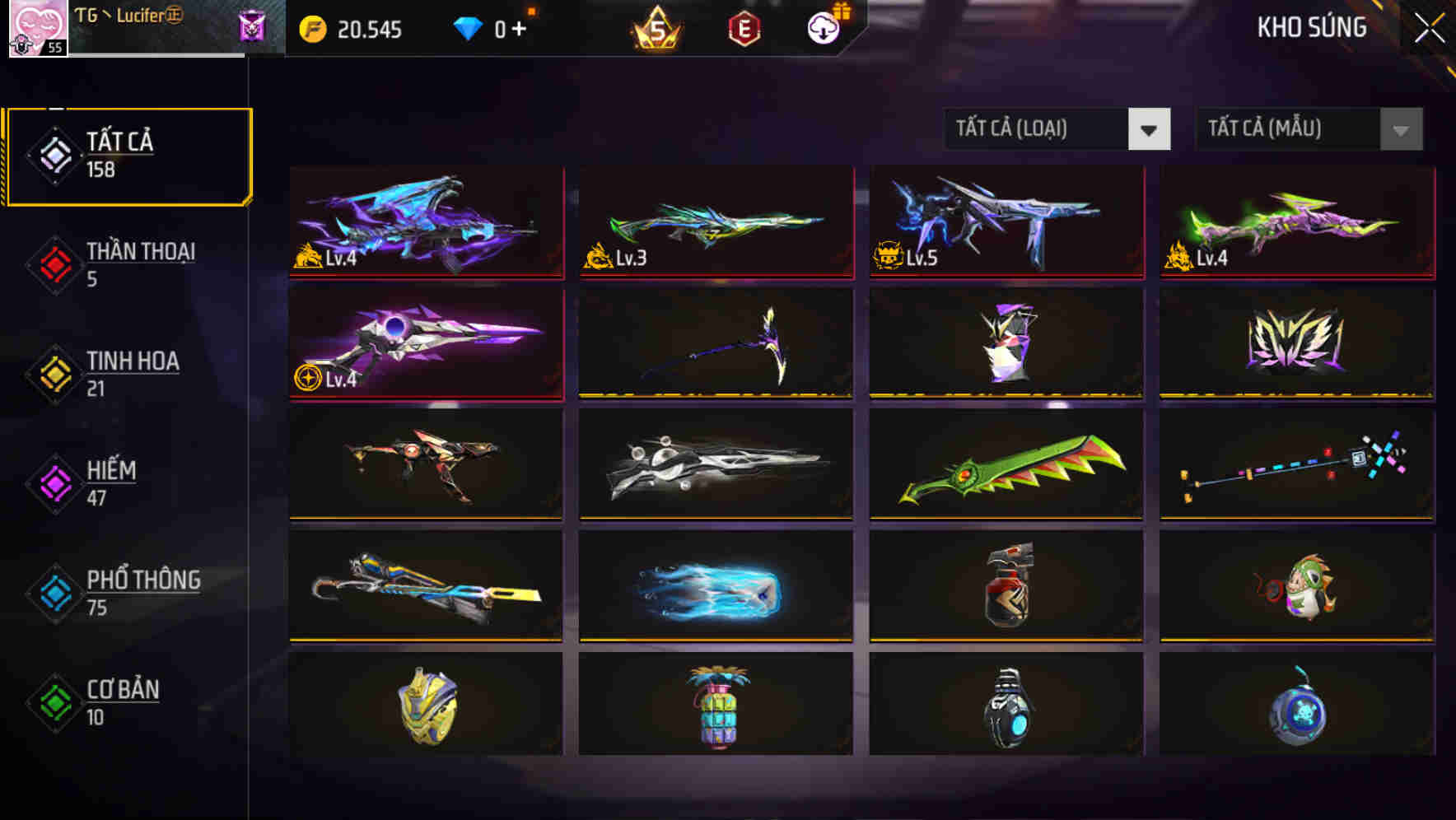
Task: Click the TẤT CẢ (LOẠI) dropdown arrow
Action: [1150, 129]
